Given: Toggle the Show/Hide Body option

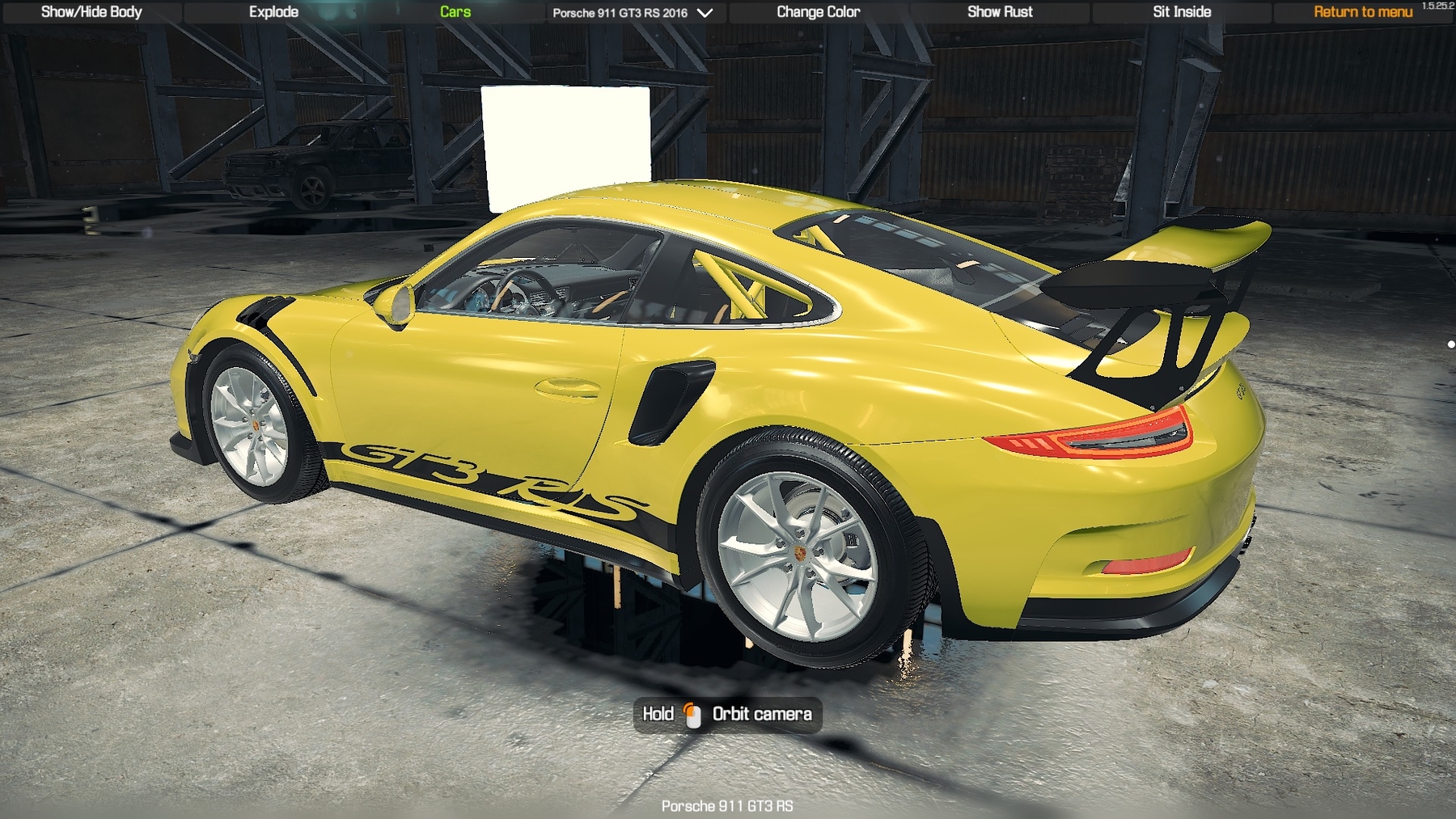Looking at the screenshot, I should click(x=91, y=12).
